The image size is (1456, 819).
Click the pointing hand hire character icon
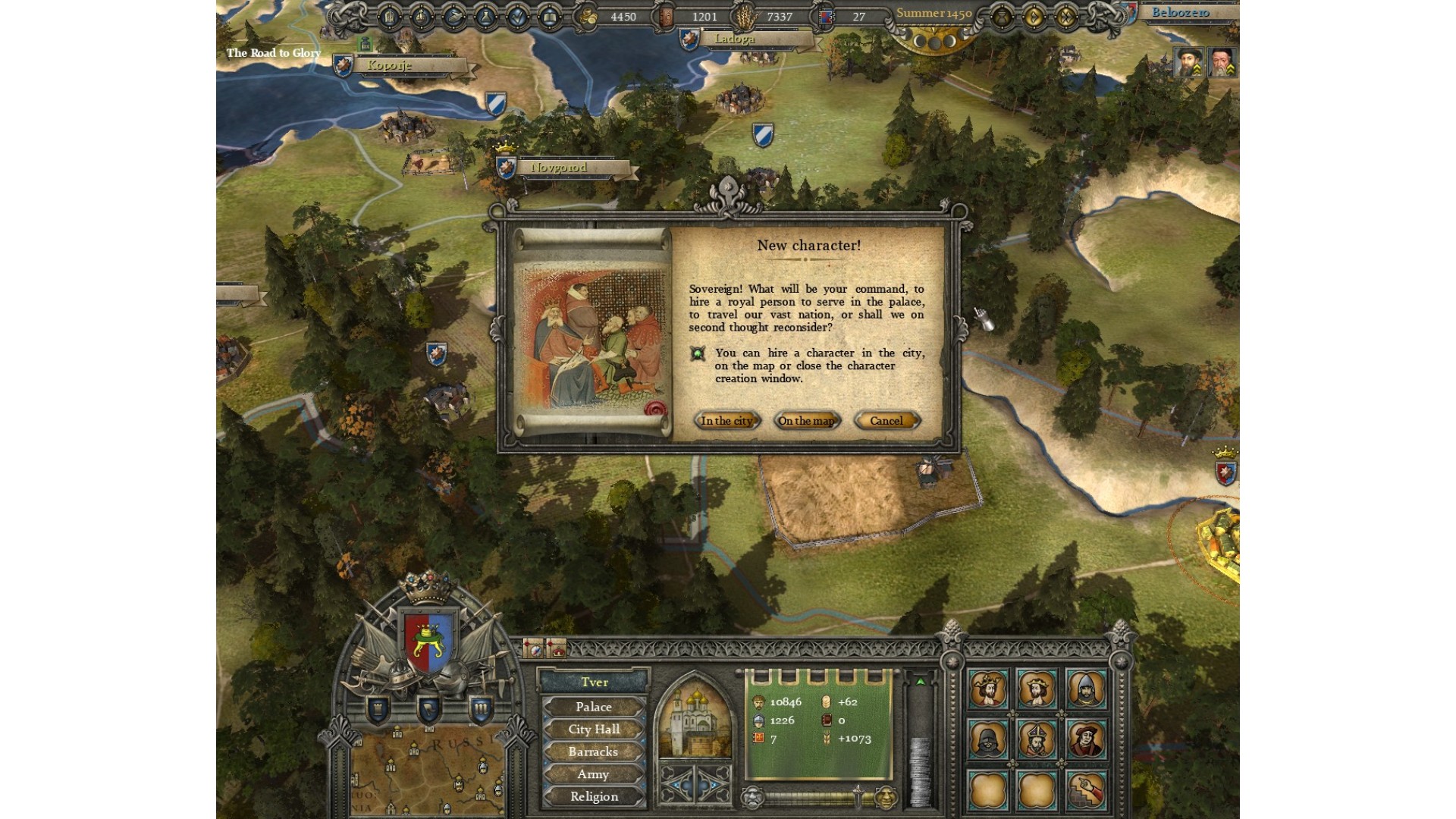point(1086,789)
